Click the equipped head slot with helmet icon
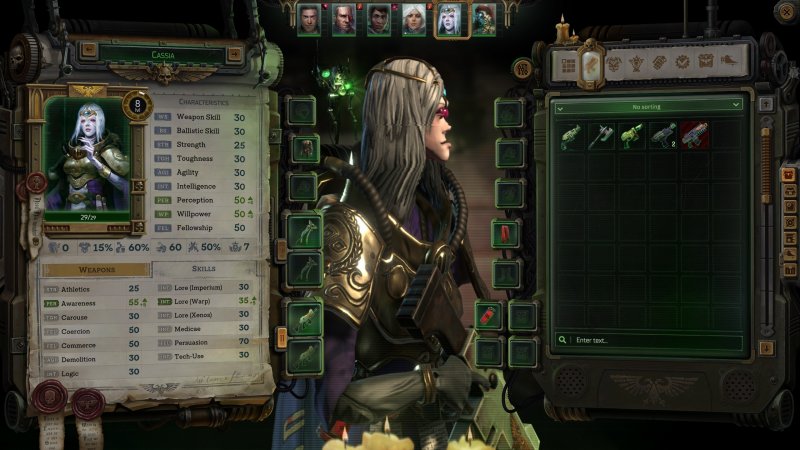This screenshot has width=800, height=450. pos(304,149)
